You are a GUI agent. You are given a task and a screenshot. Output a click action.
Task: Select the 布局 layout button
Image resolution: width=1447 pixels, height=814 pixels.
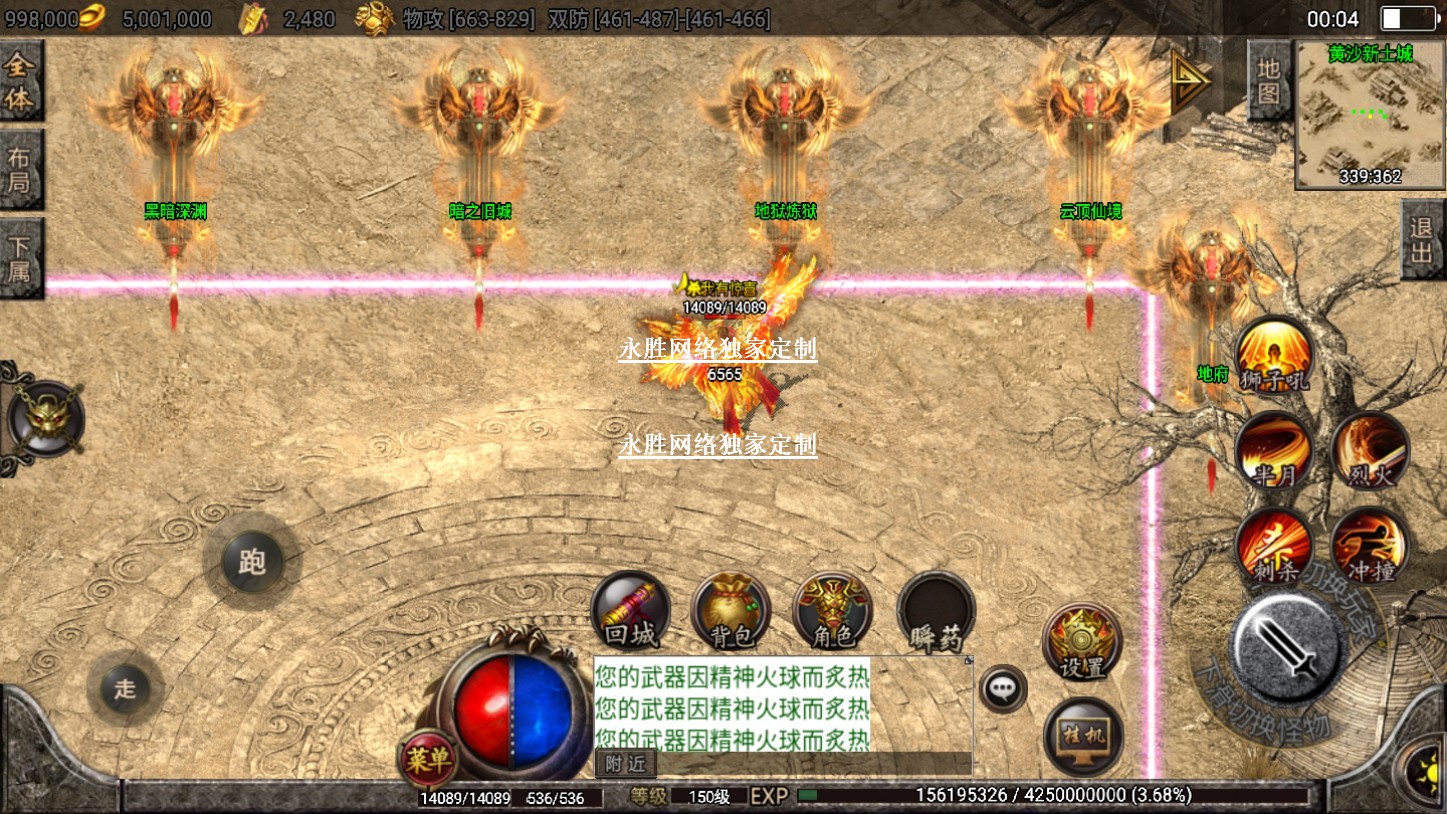20,170
